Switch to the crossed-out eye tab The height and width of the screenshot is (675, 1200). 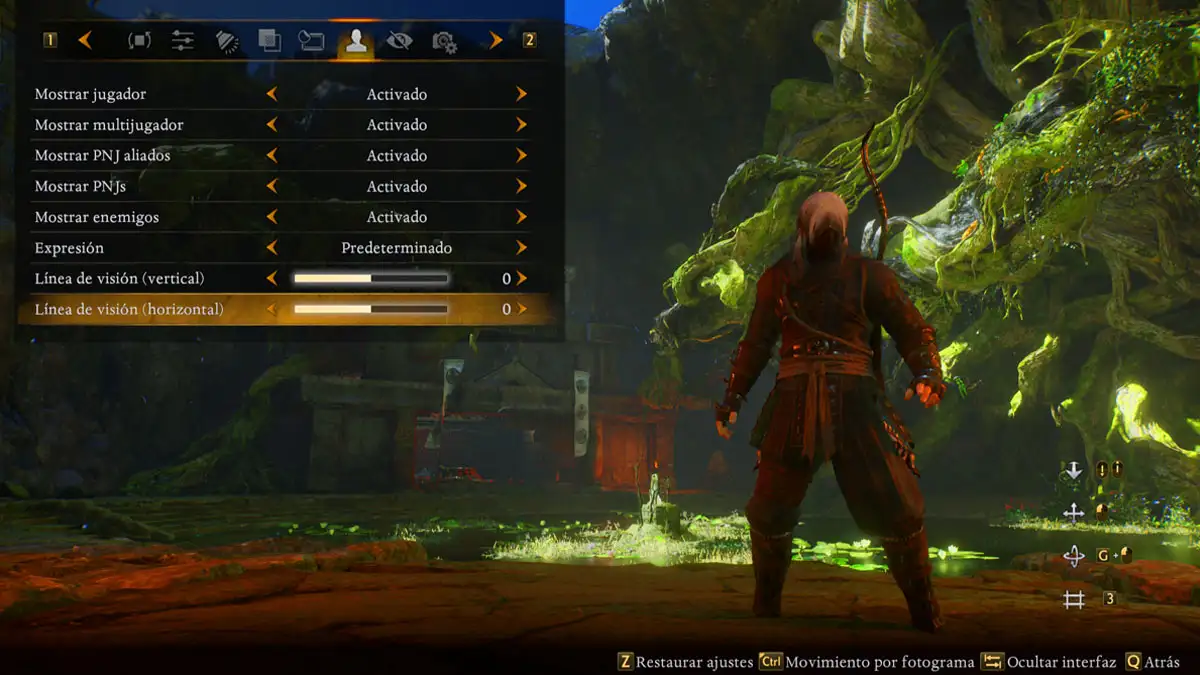click(x=399, y=41)
